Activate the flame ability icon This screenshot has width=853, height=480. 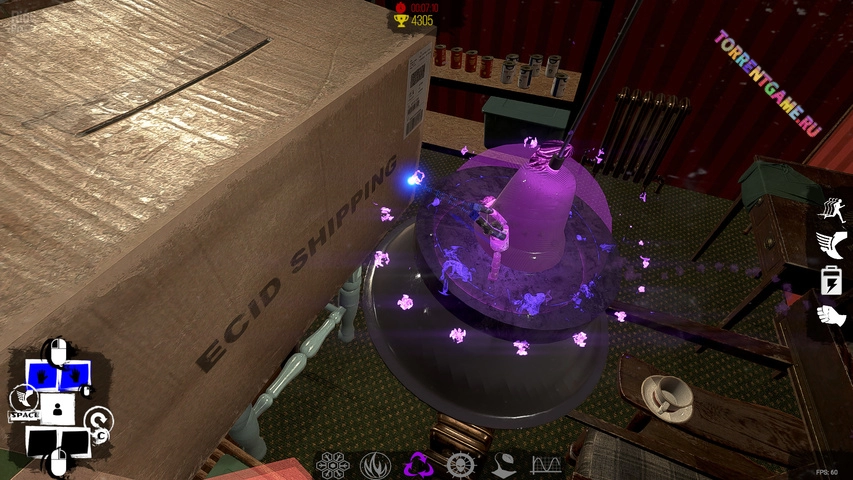[x=375, y=465]
